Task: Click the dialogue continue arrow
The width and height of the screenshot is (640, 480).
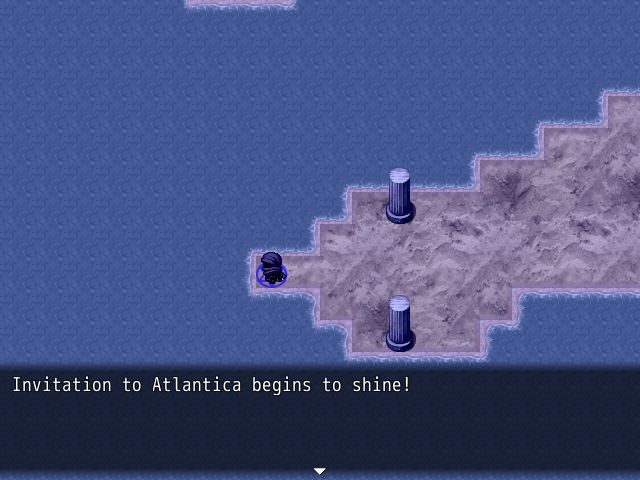Action: [x=320, y=471]
